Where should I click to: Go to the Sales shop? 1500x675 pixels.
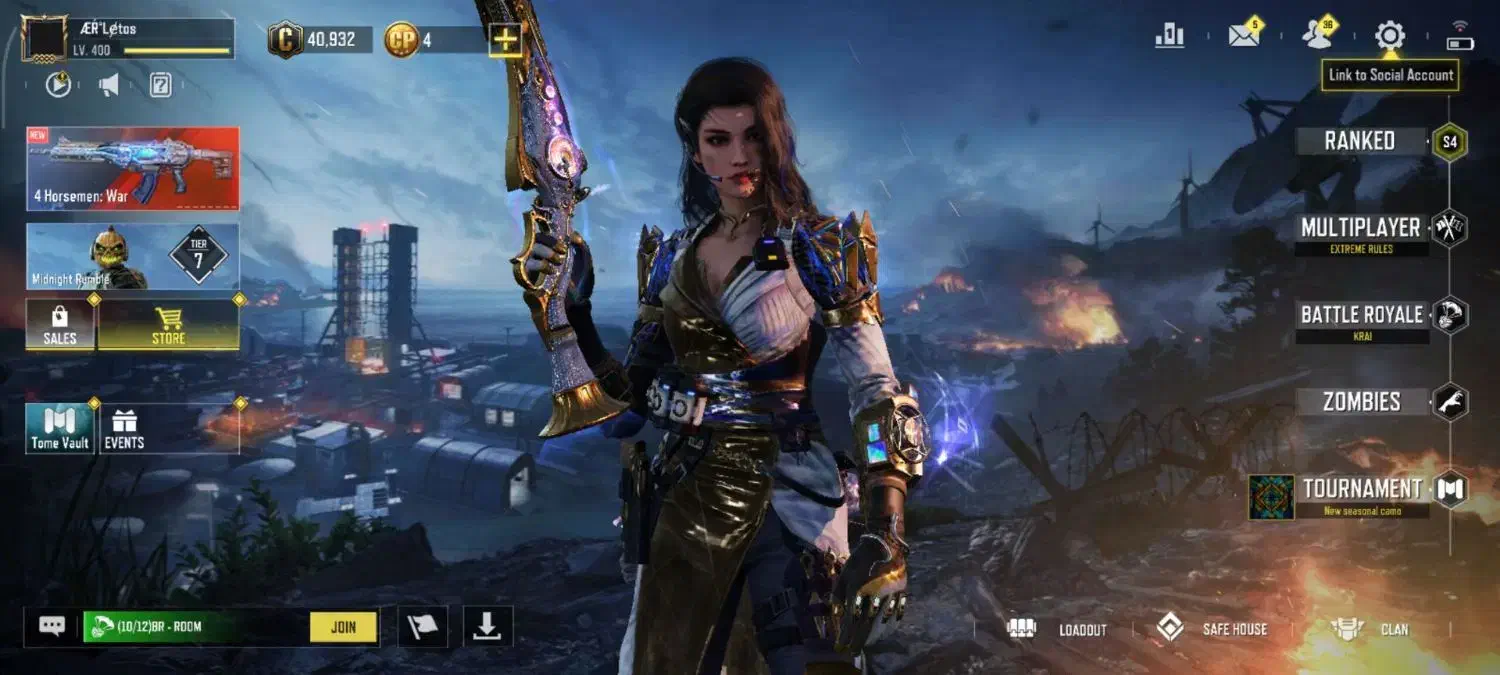tap(60, 325)
